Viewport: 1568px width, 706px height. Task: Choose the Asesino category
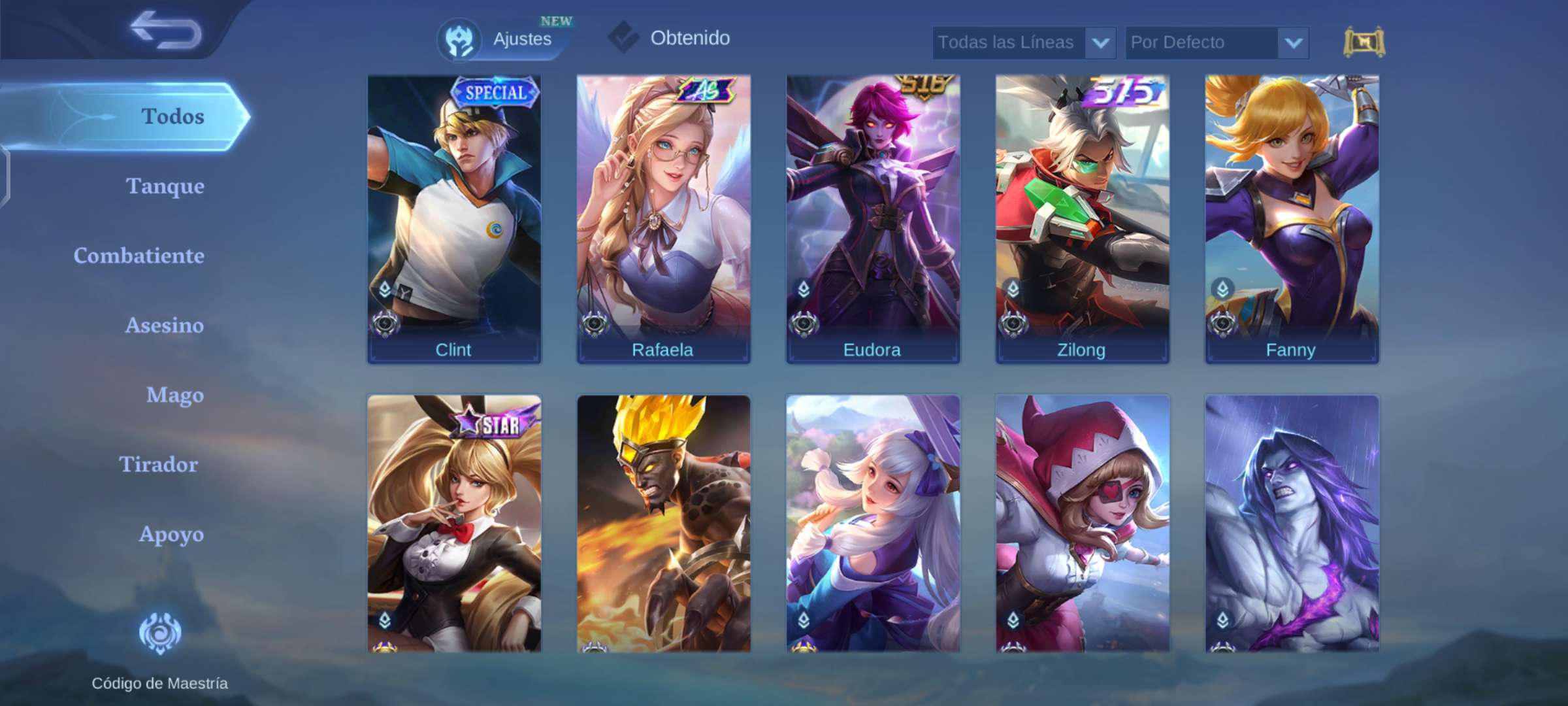tap(164, 326)
